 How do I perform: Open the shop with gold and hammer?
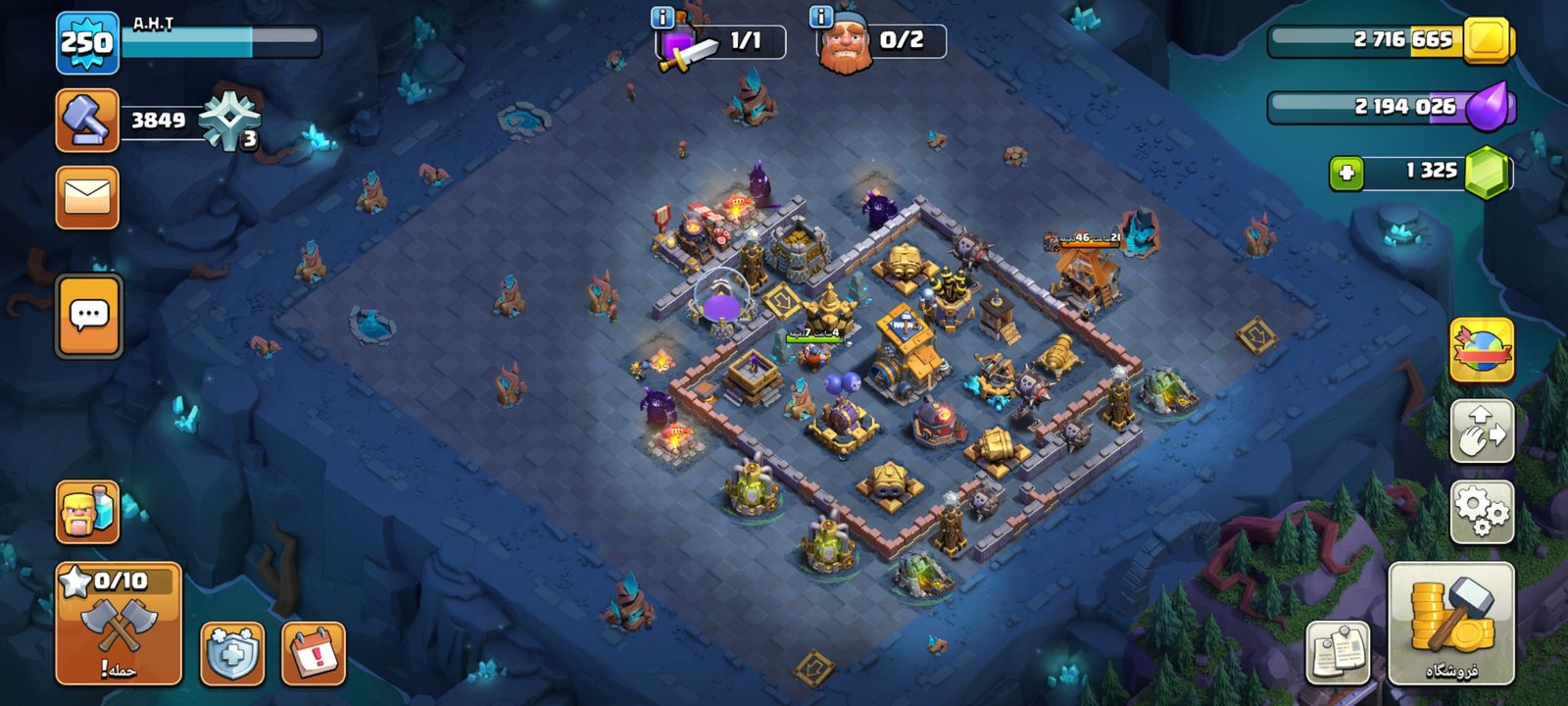coord(1451,624)
